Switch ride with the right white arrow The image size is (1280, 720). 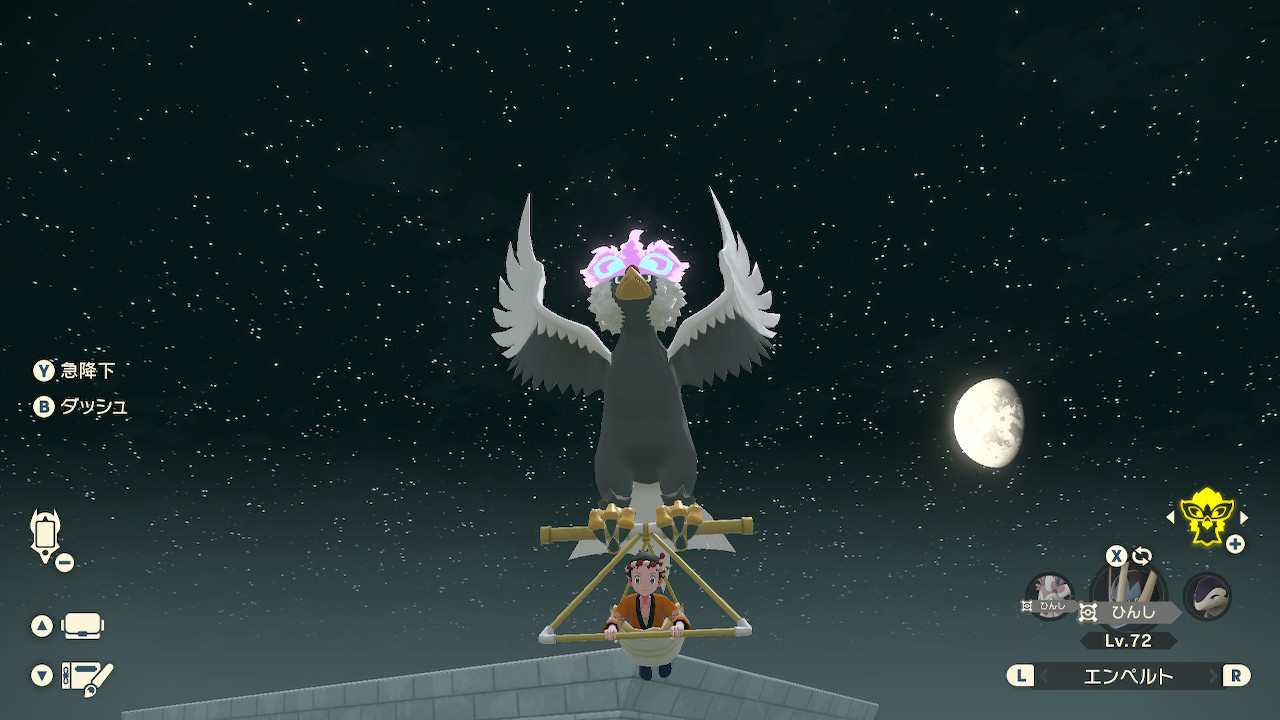point(1244,517)
